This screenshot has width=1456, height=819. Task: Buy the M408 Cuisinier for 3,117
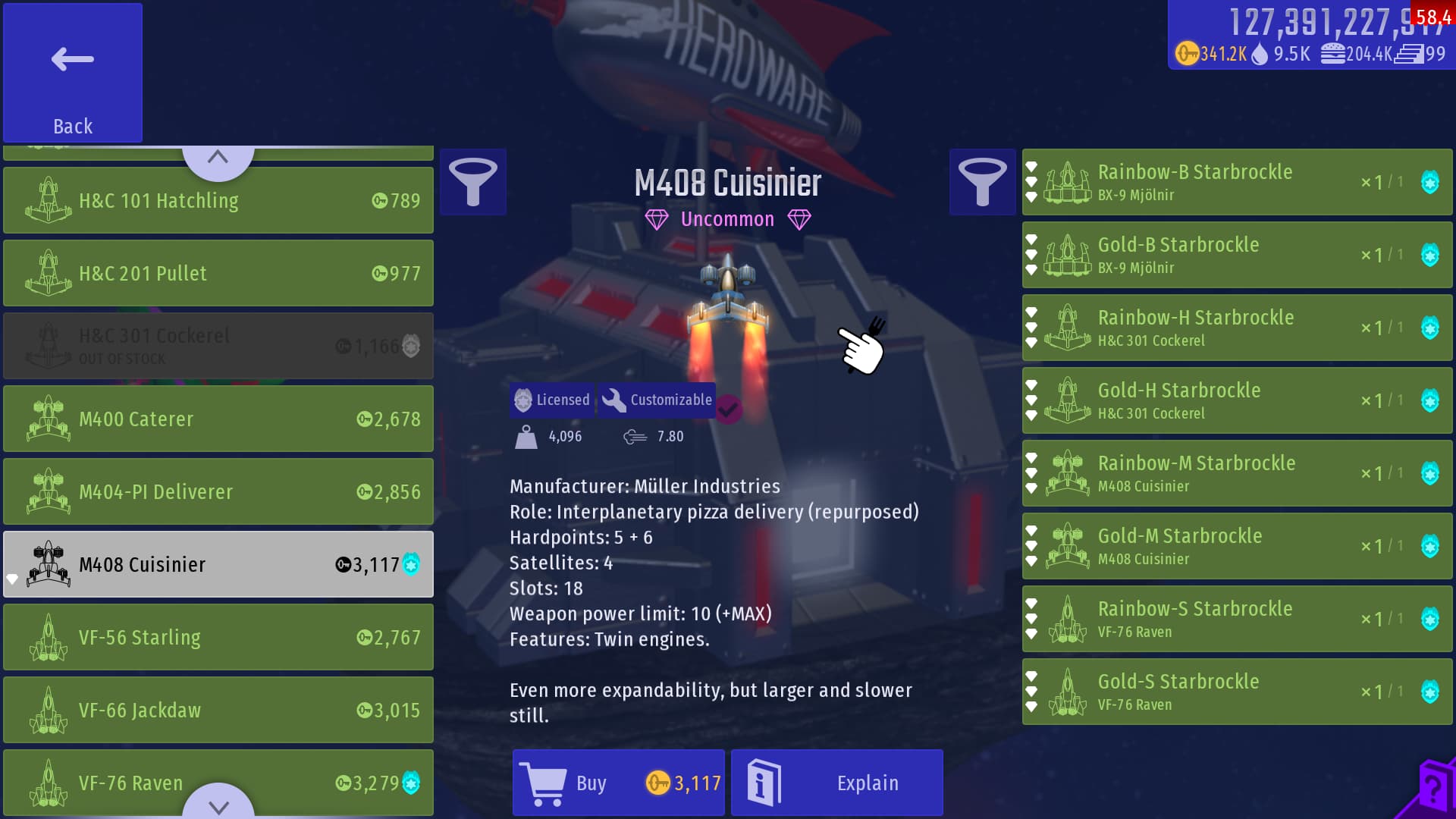(618, 783)
